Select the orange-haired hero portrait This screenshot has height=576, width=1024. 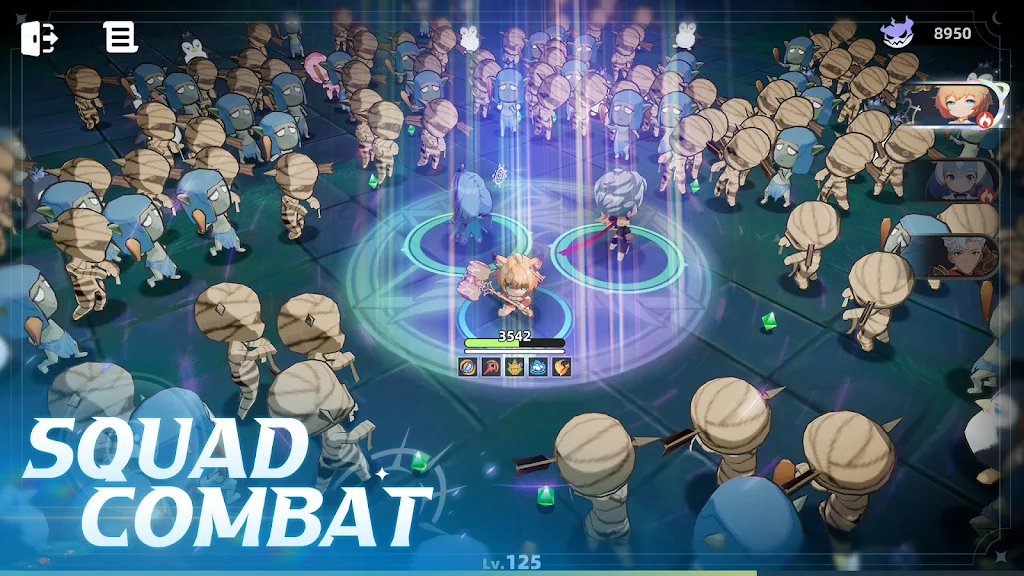pos(954,107)
